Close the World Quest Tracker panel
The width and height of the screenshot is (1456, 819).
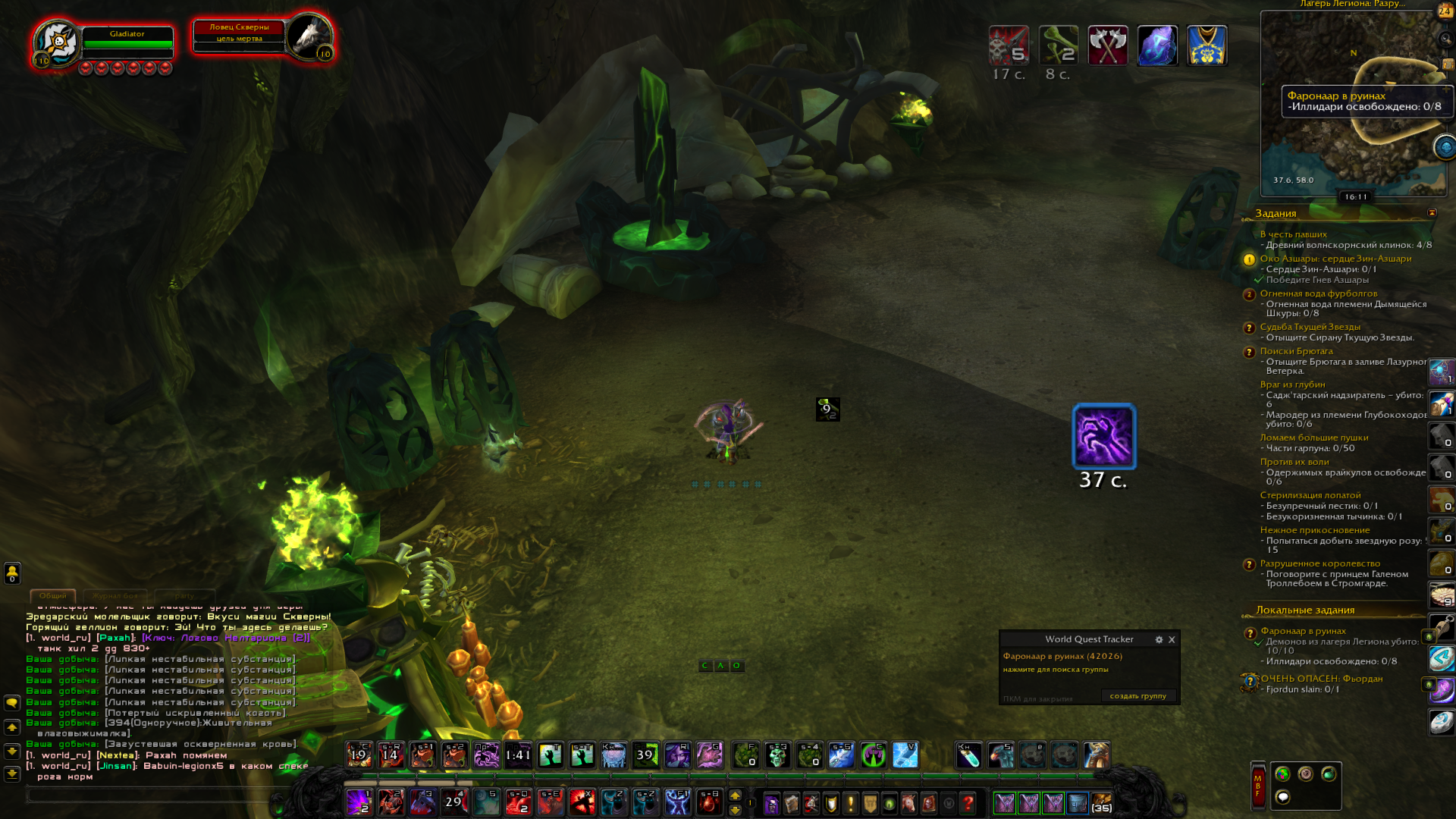pos(1172,639)
